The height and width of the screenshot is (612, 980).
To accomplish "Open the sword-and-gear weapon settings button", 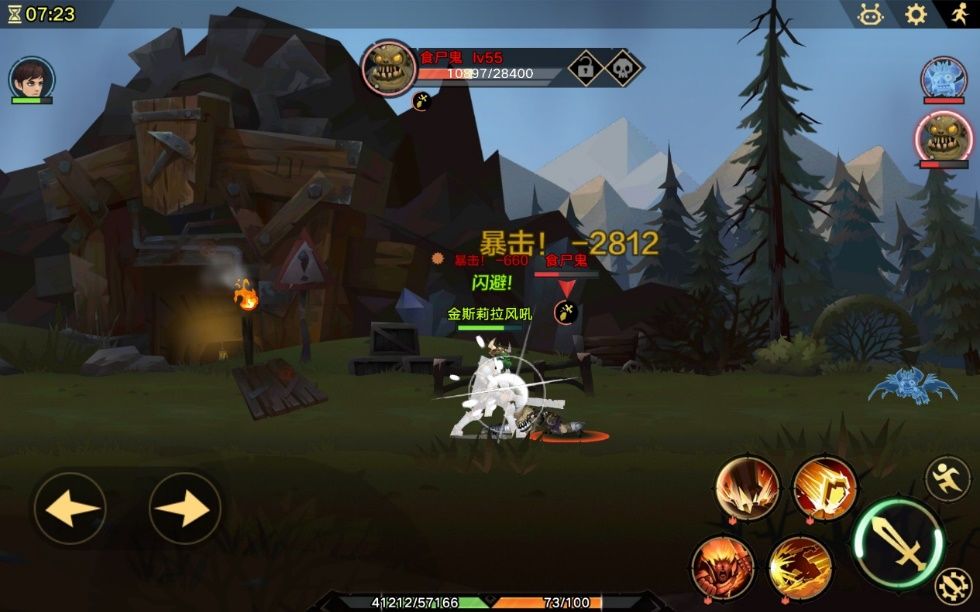I will coord(950,586).
